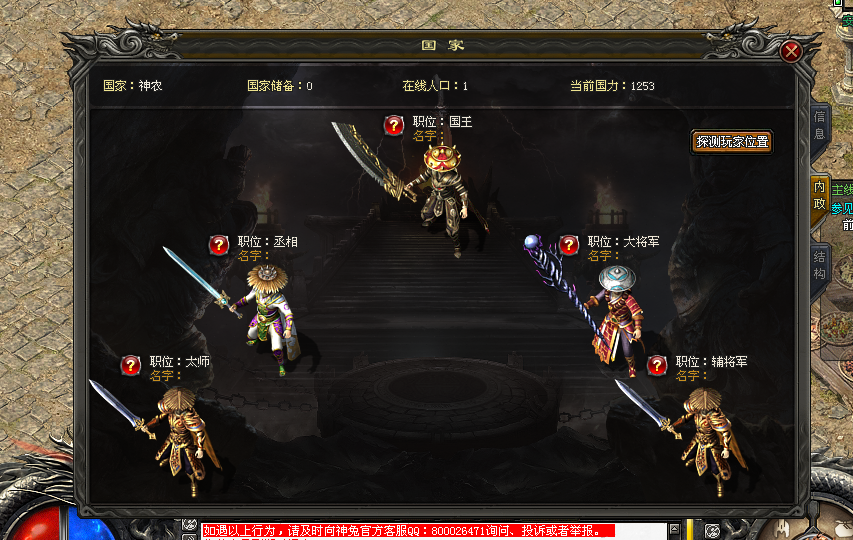Click the red question icon beside 太师
The image size is (853, 540).
coord(131,364)
